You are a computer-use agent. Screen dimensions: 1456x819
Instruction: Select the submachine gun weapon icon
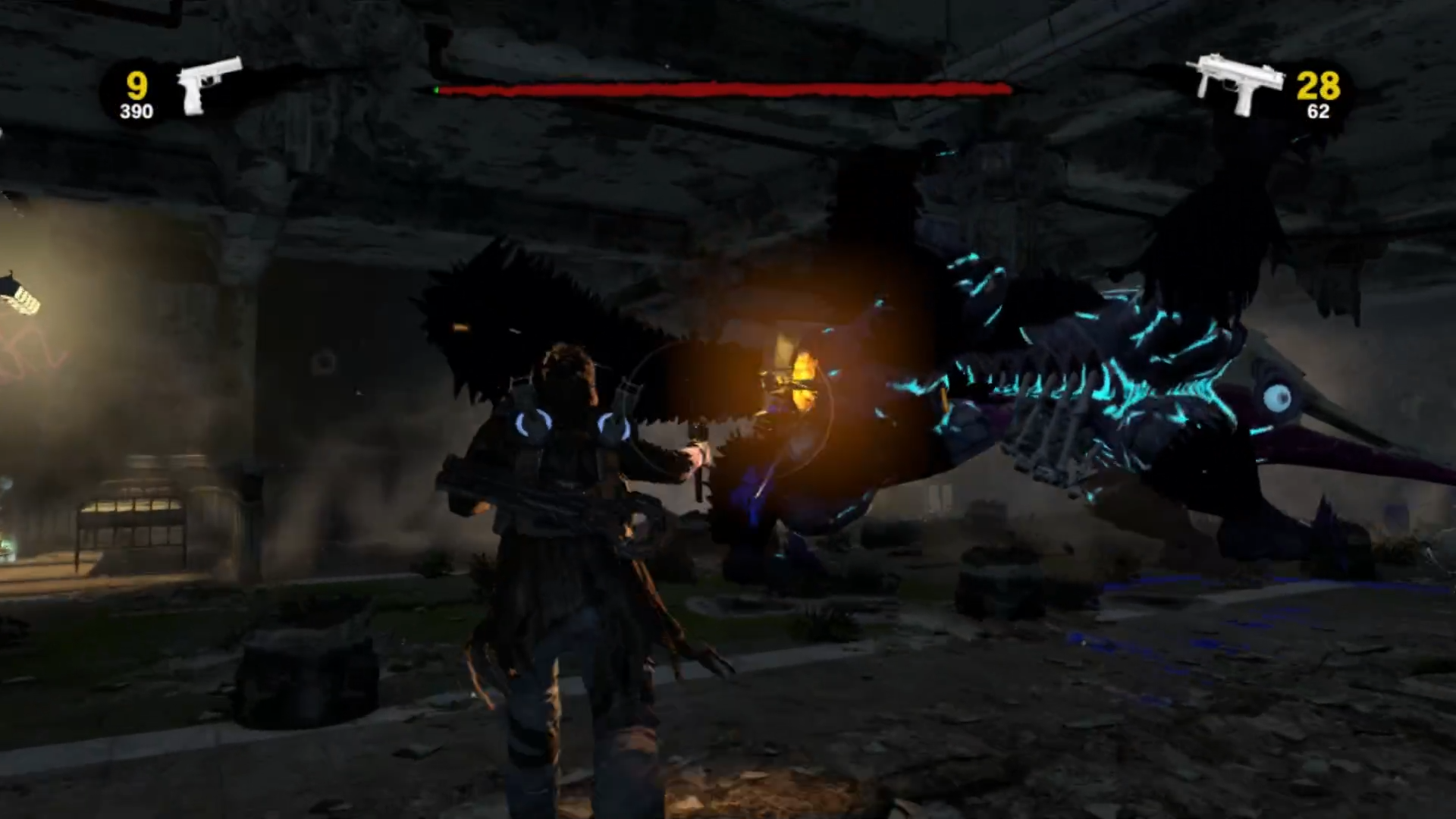coord(1239,82)
